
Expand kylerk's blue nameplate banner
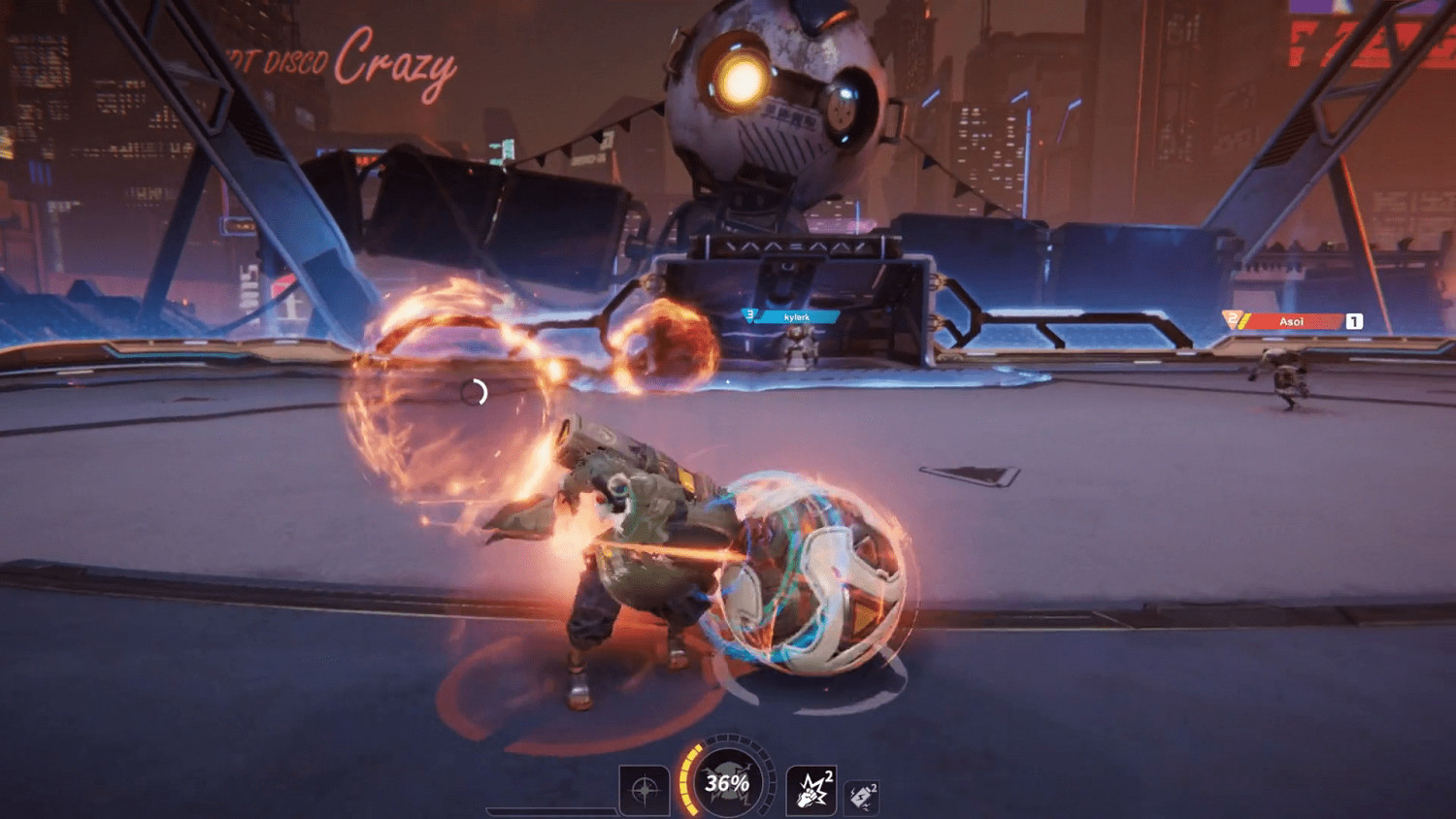coord(794,314)
